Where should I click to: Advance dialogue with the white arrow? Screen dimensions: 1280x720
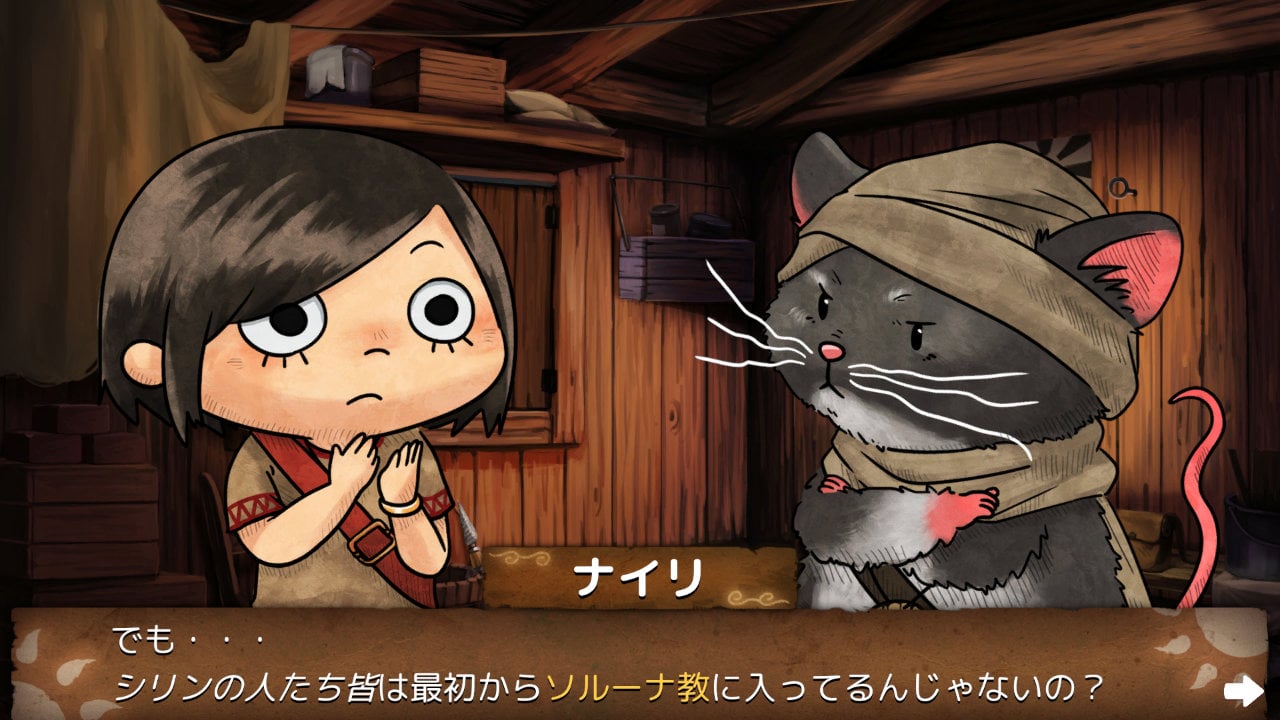pyautogui.click(x=1243, y=689)
